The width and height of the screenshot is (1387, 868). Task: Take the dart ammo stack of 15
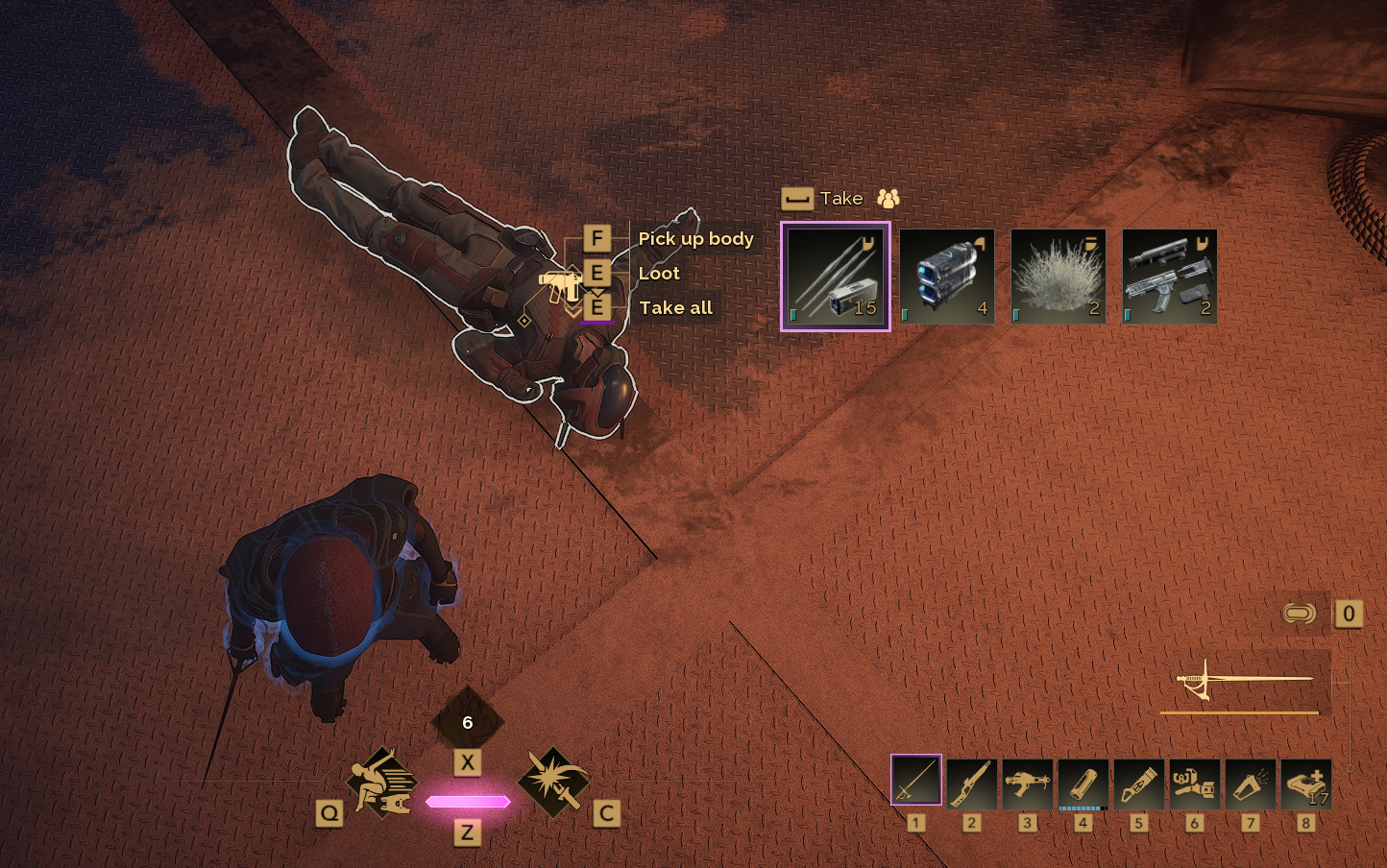(835, 277)
